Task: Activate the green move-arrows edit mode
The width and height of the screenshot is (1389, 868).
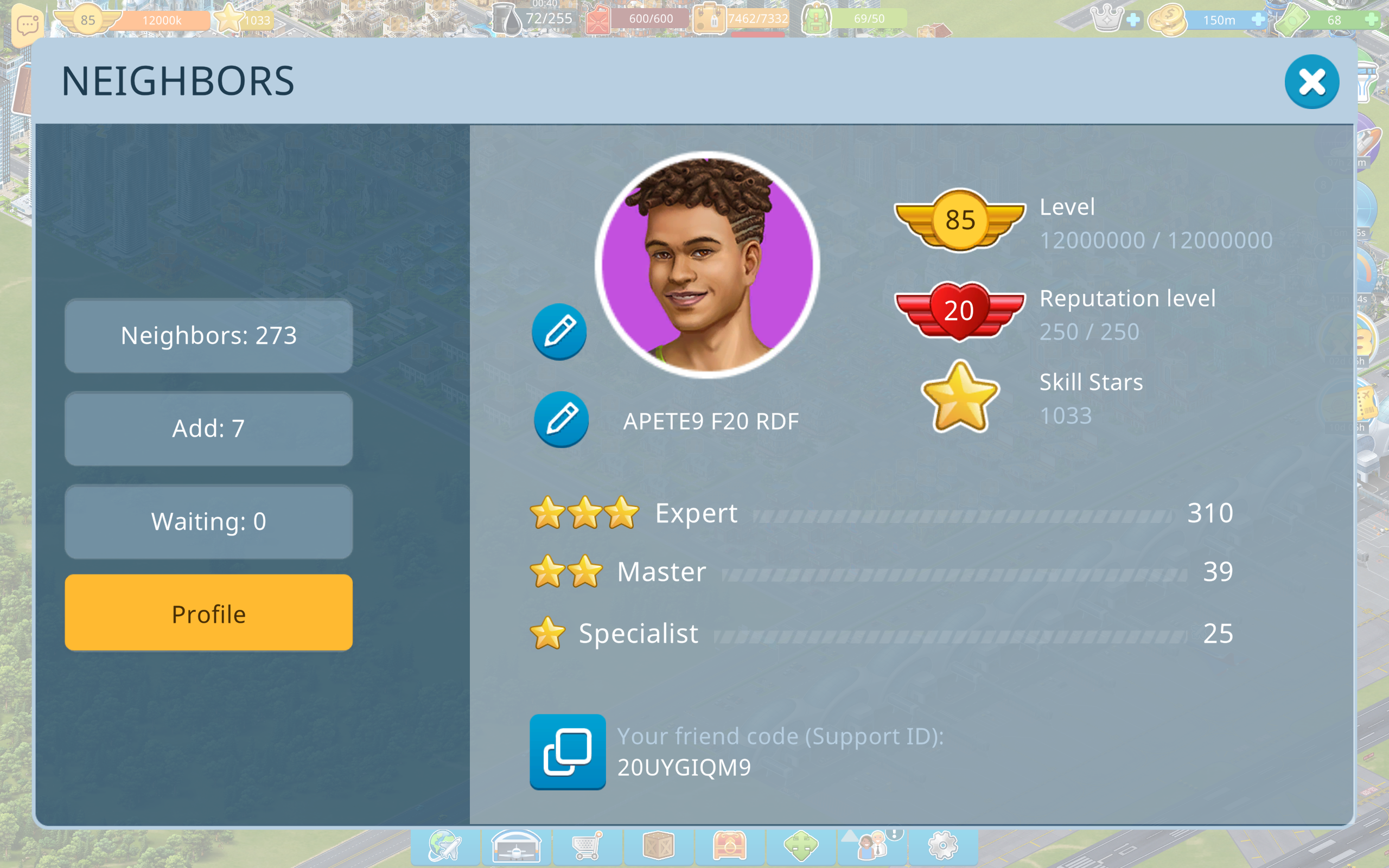Action: point(801,846)
